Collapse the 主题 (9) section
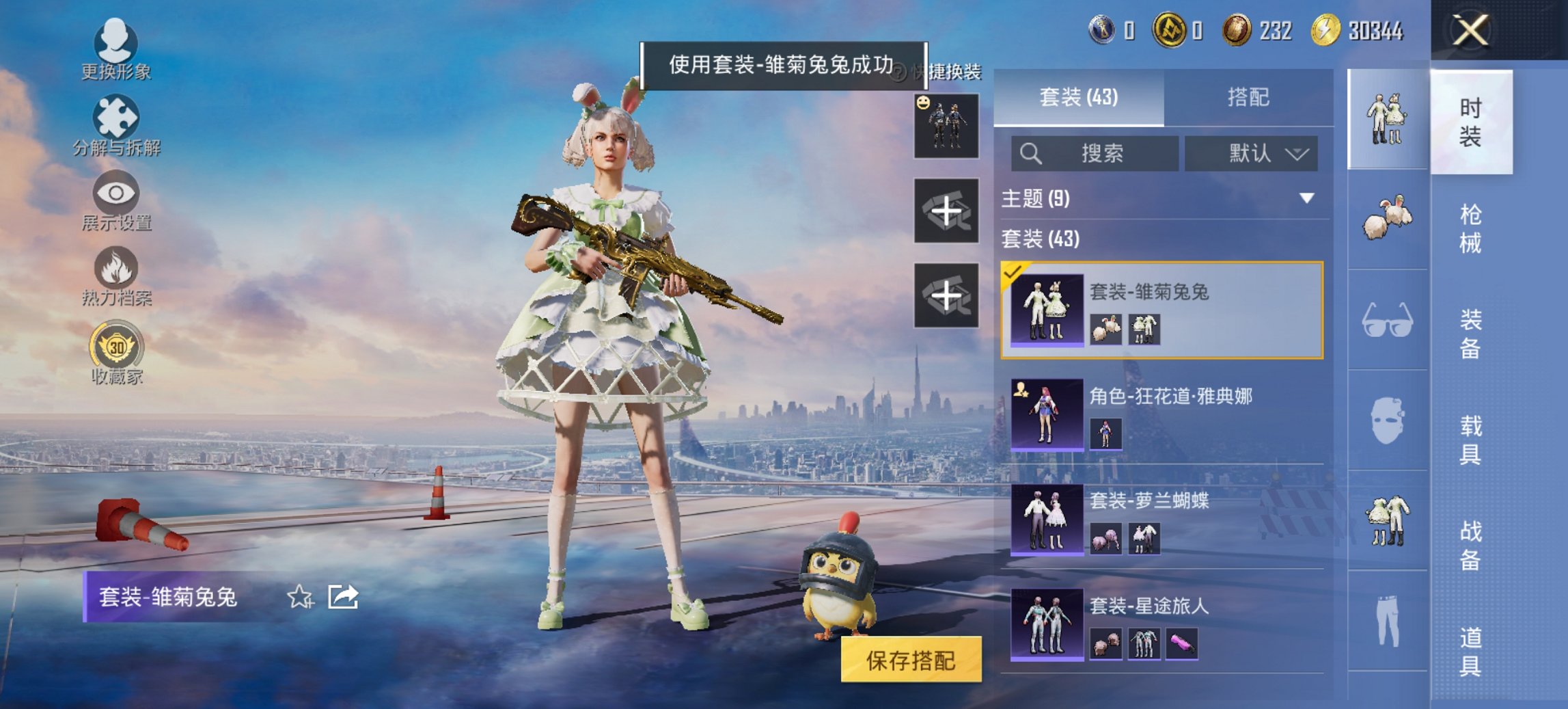1568x709 pixels. (1308, 198)
